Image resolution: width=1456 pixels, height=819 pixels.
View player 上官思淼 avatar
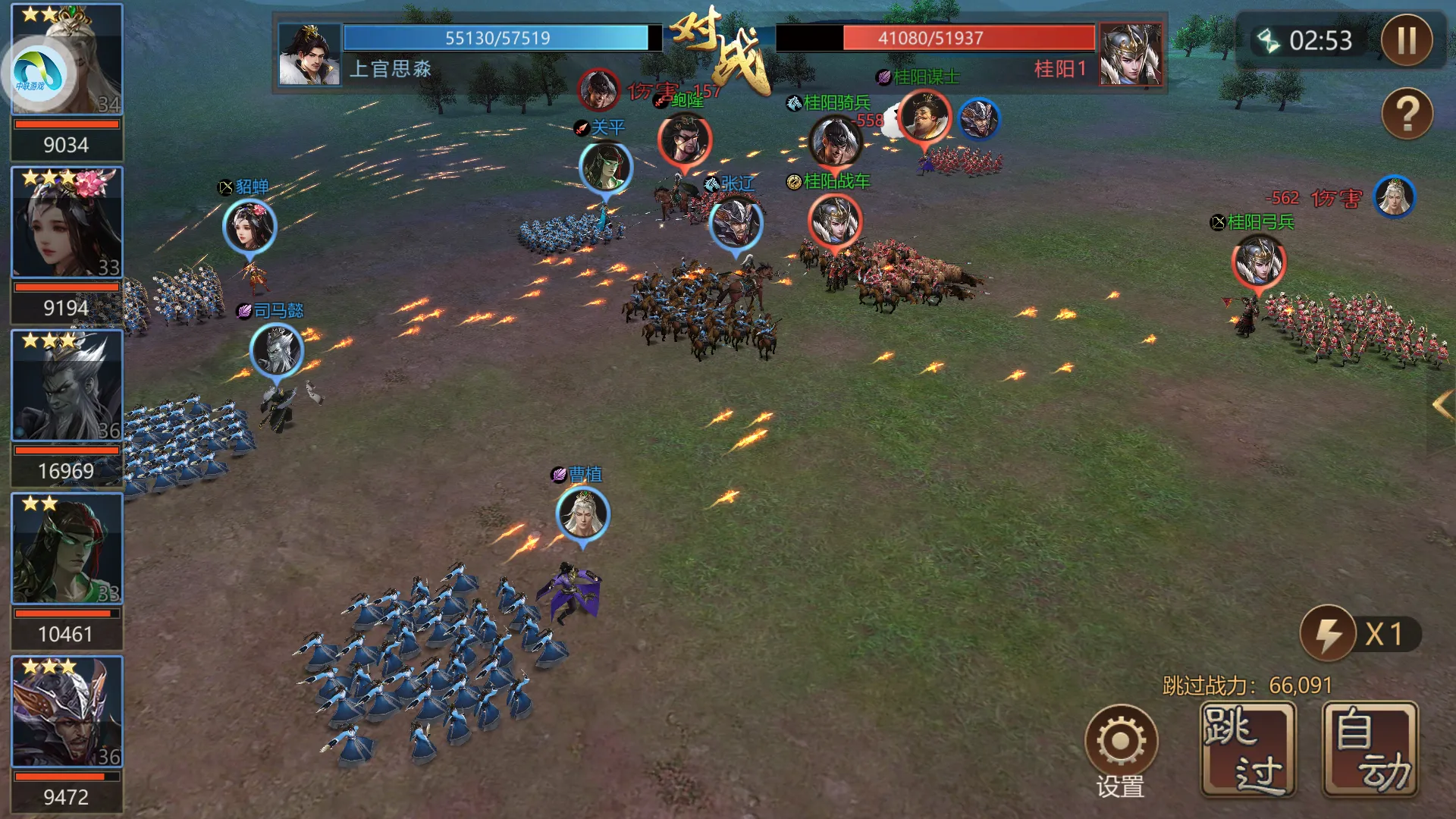[309, 54]
